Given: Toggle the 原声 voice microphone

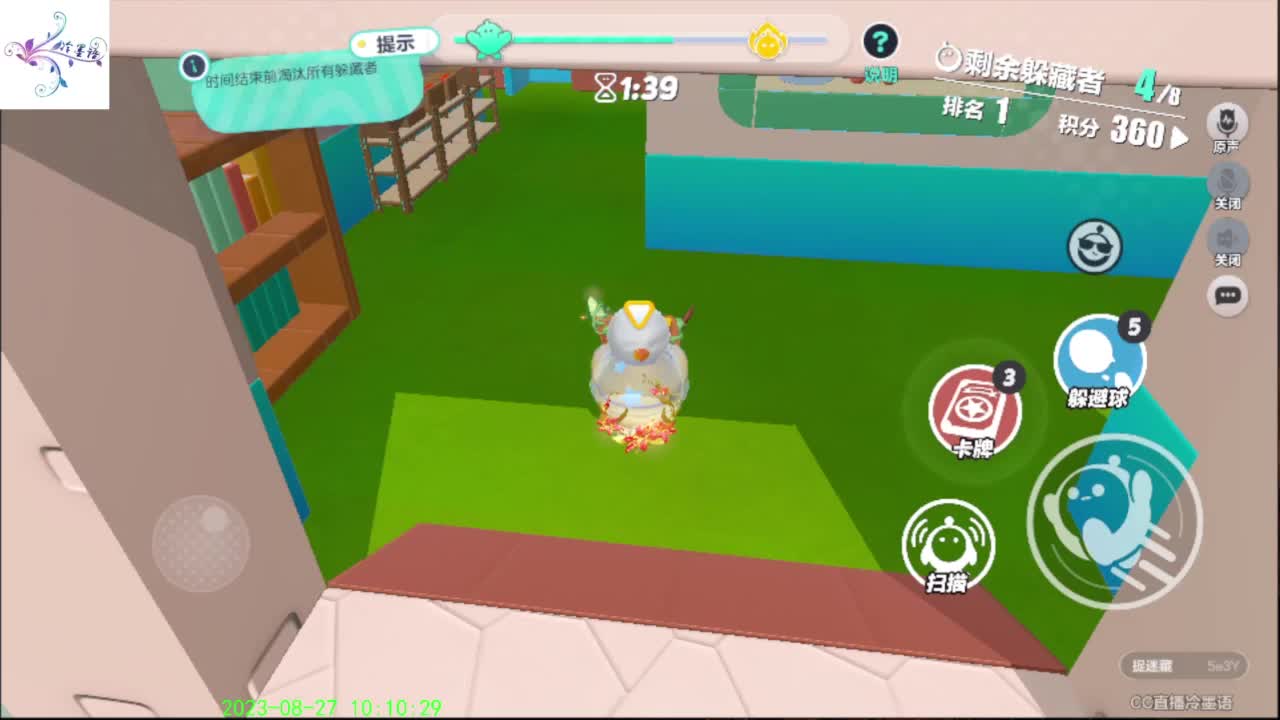Looking at the screenshot, I should [1227, 122].
